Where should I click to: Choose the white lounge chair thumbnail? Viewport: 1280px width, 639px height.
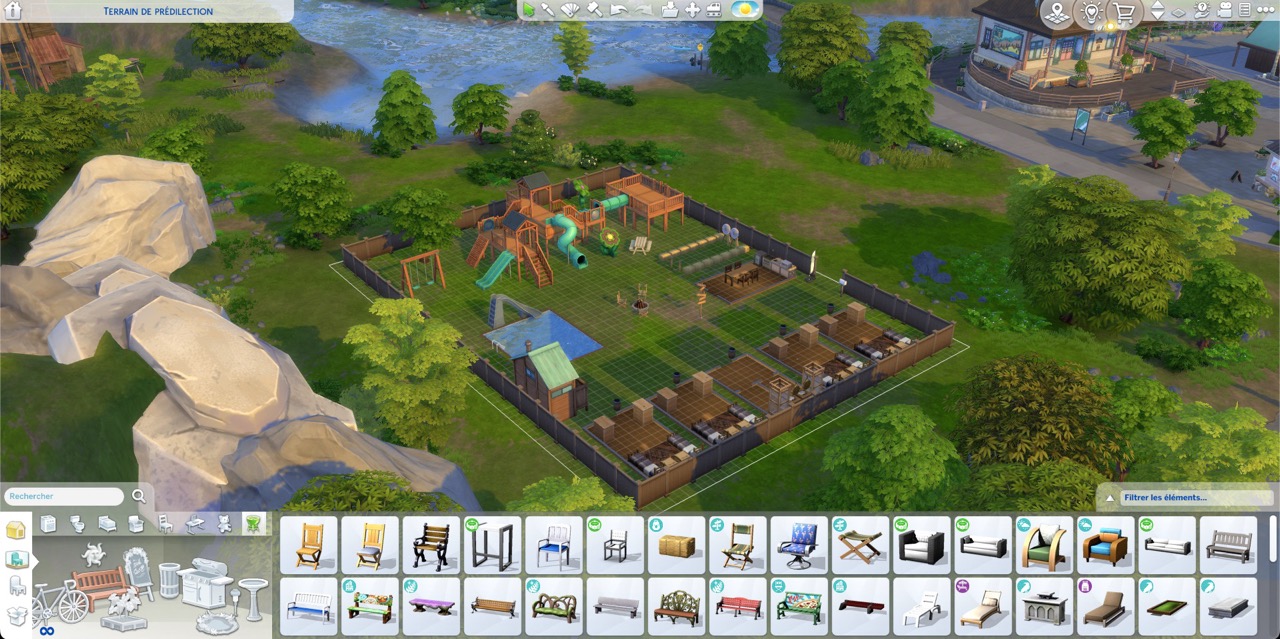tap(921, 606)
